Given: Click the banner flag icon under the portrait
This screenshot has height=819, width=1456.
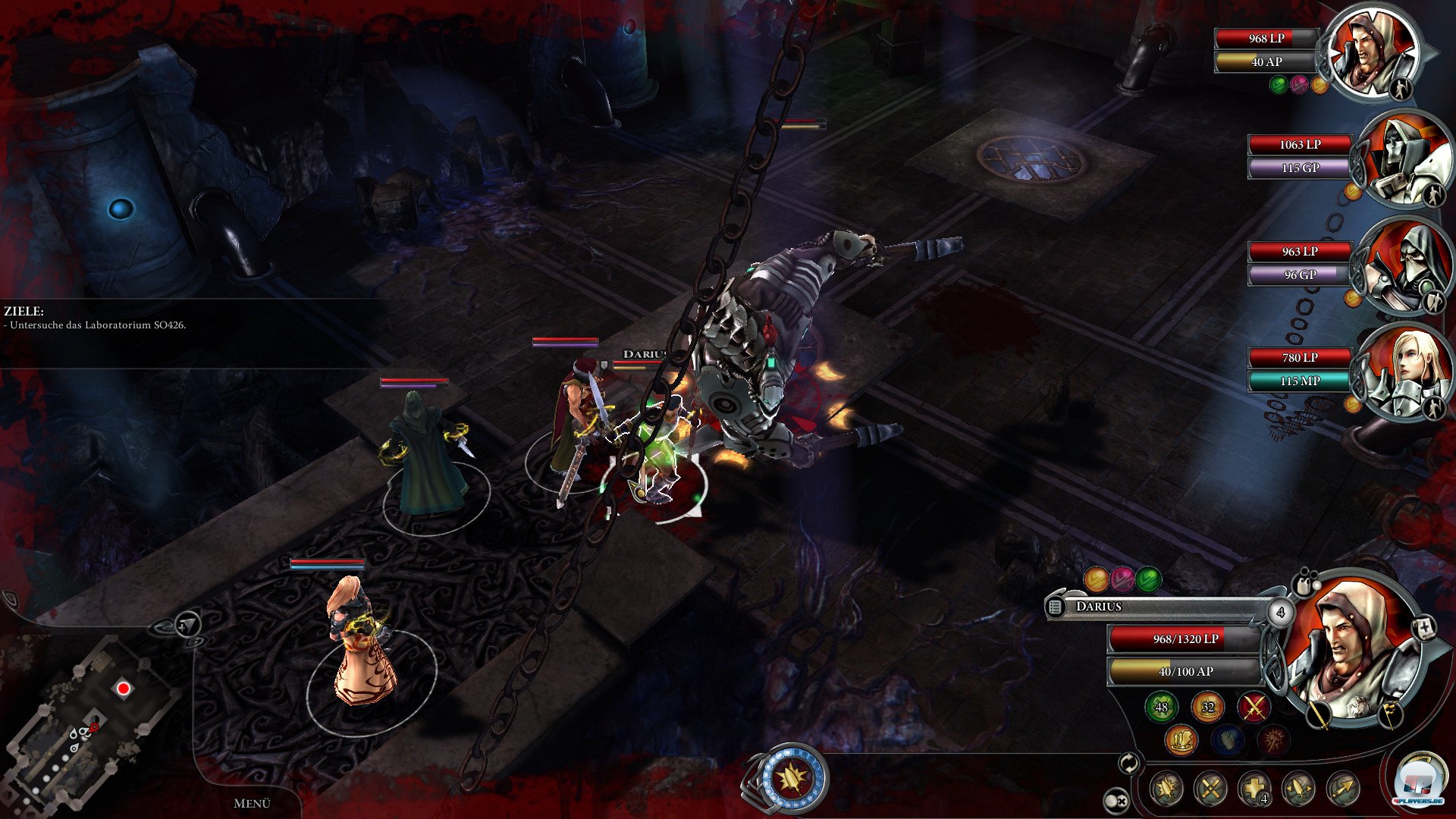Looking at the screenshot, I should (x=1390, y=713).
